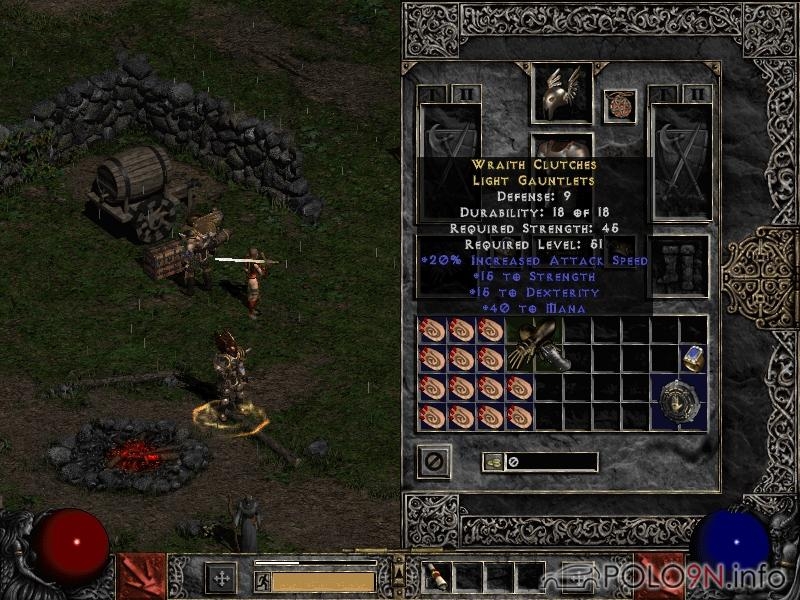Switch to left weapon set II tab
This screenshot has width=800, height=600.
click(x=466, y=95)
